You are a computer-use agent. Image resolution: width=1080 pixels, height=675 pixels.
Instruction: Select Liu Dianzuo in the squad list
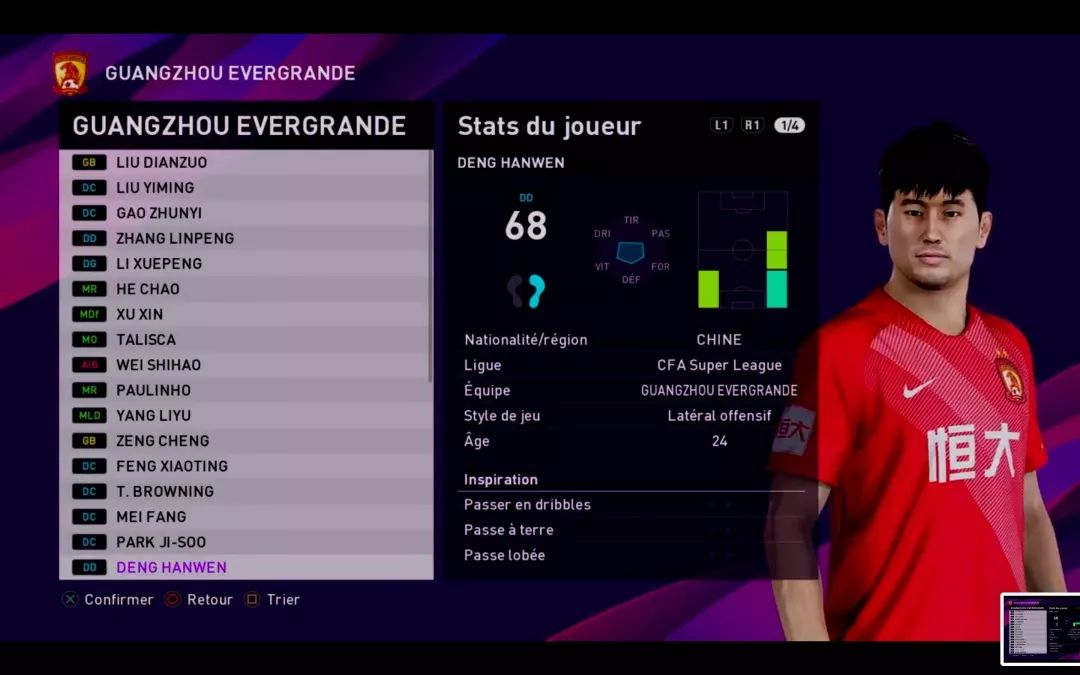click(x=245, y=162)
